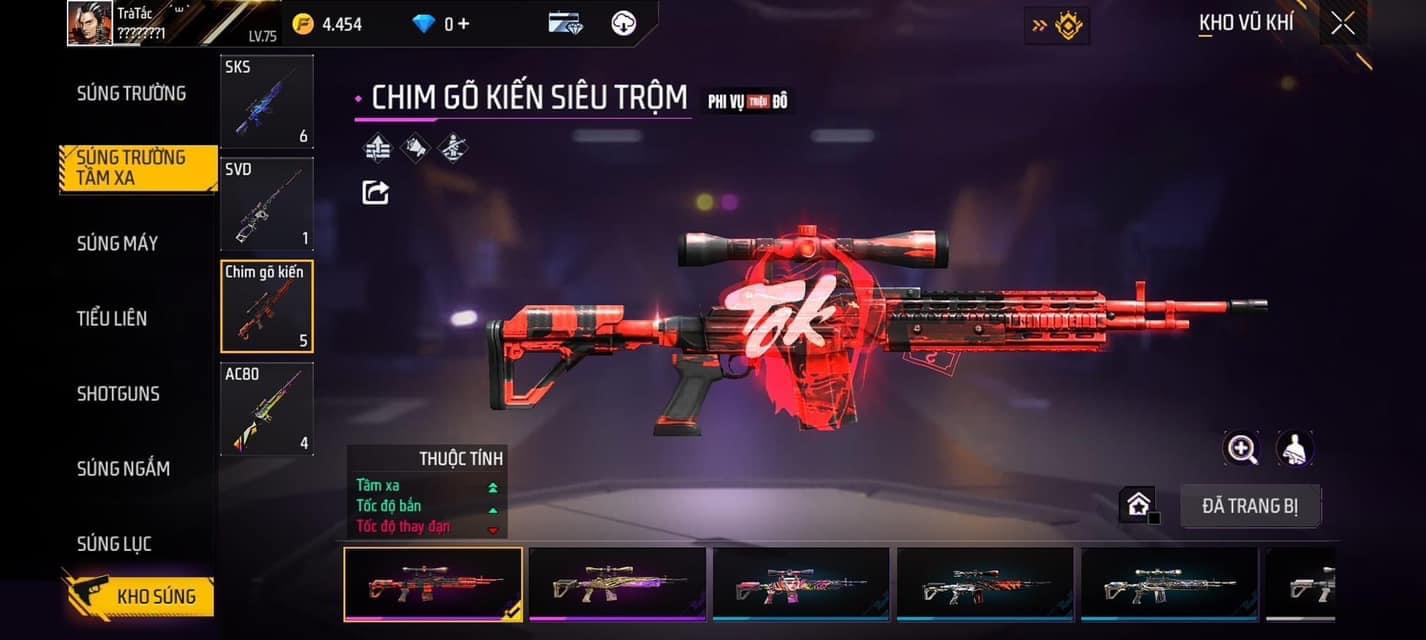Click the Đã Trang Bị button

(x=1250, y=506)
